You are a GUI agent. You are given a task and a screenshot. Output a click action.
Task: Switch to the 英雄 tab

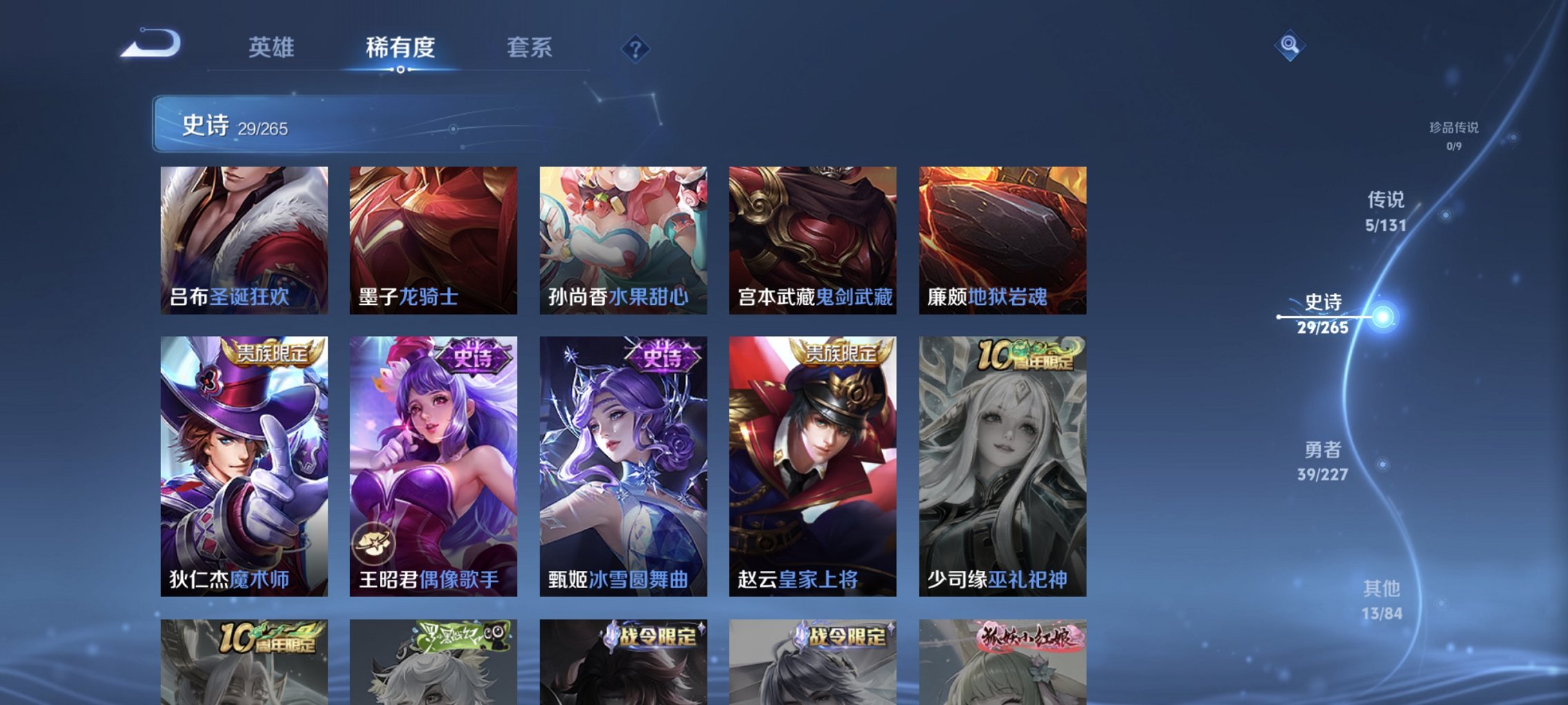(274, 48)
